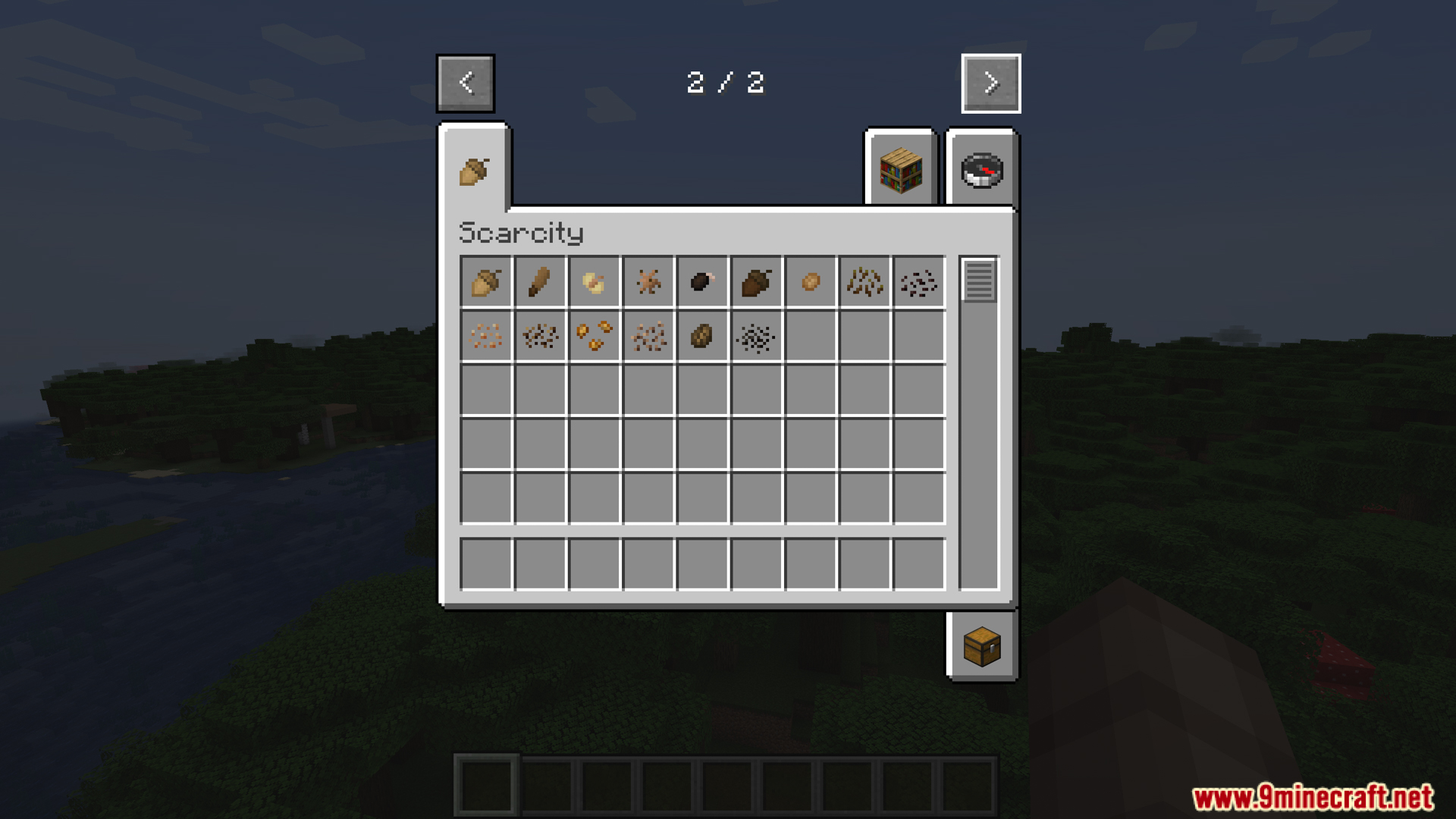Pick the large dark acorn from the top row

click(x=757, y=282)
